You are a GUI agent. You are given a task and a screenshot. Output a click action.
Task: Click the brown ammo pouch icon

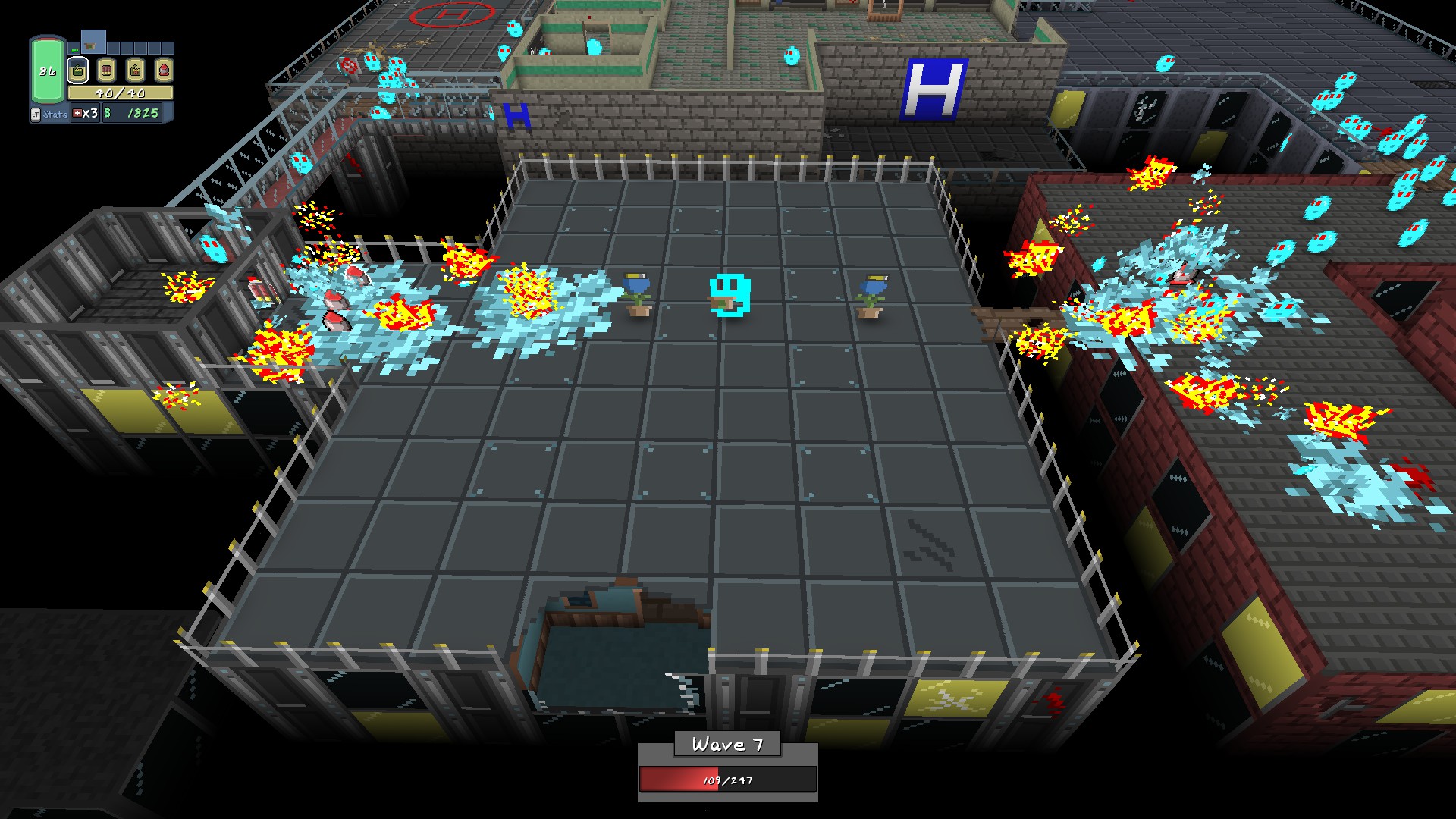tap(136, 70)
